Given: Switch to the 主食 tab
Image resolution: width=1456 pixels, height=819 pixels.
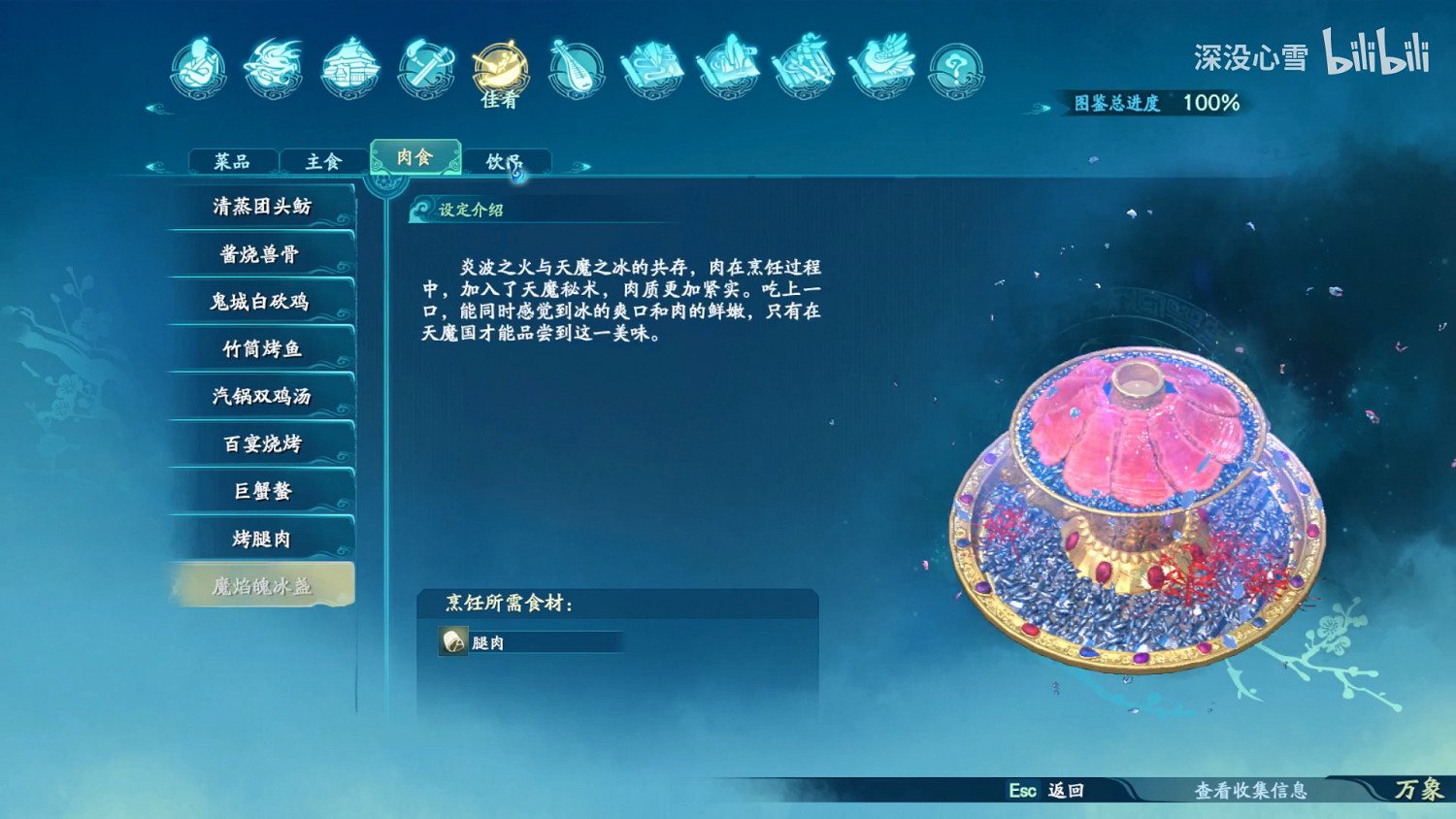Looking at the screenshot, I should click(x=322, y=160).
